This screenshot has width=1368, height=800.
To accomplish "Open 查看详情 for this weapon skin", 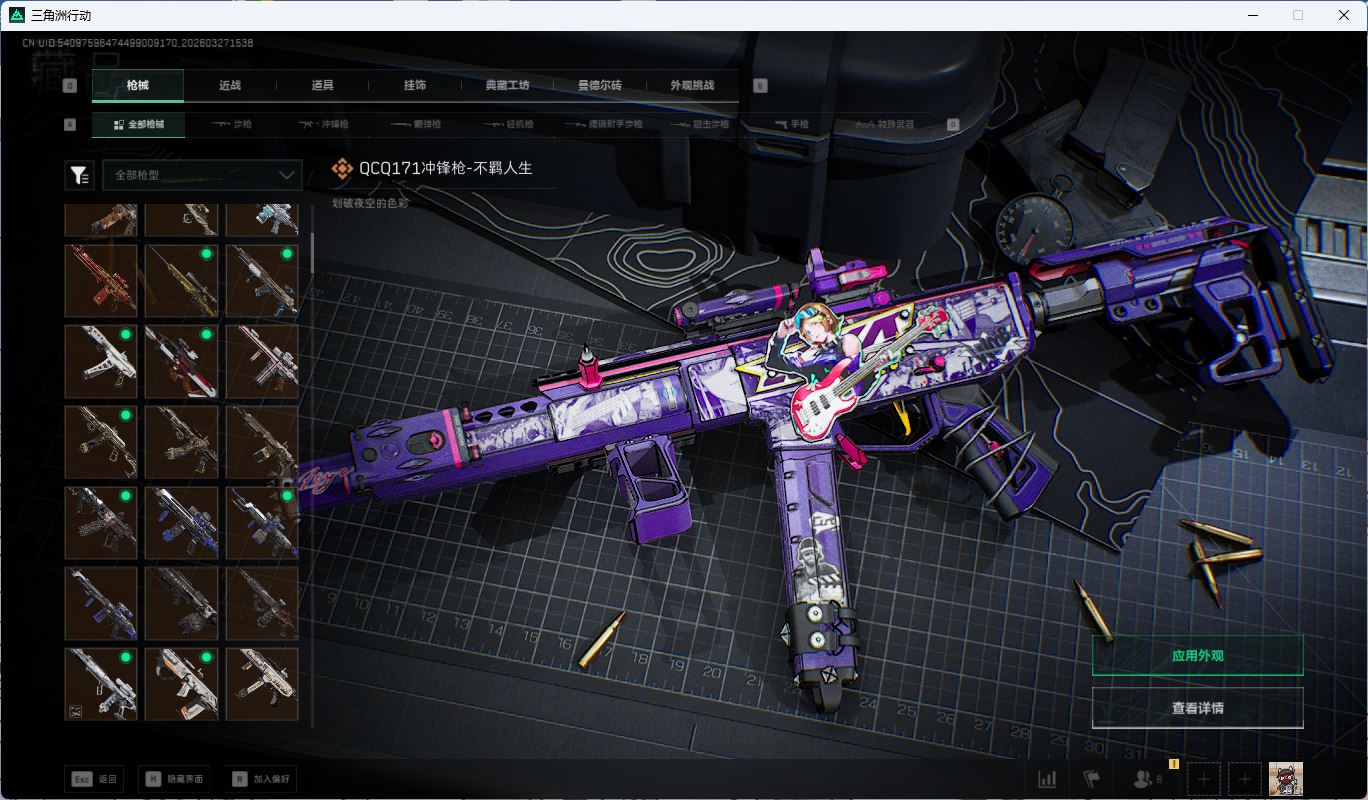I will pyautogui.click(x=1197, y=708).
